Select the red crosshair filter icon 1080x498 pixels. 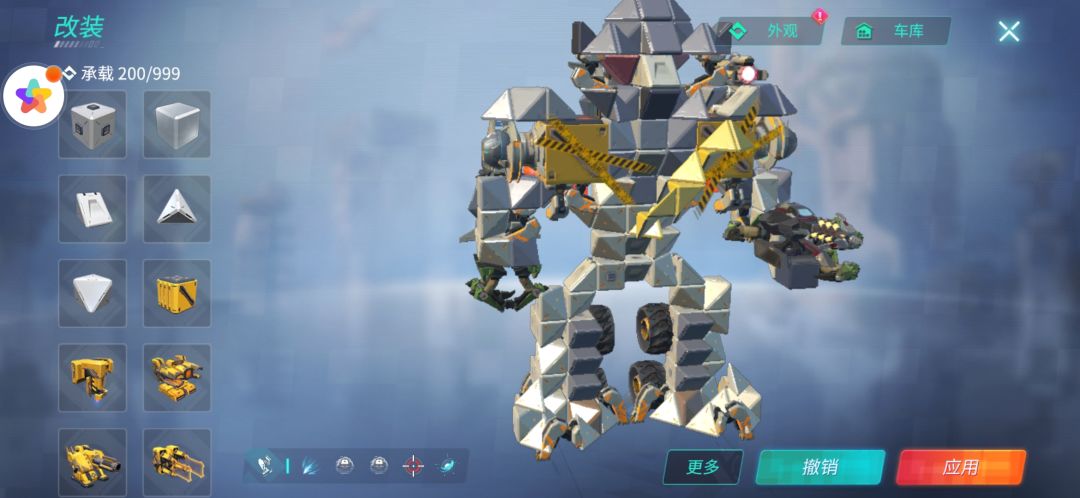tap(413, 466)
